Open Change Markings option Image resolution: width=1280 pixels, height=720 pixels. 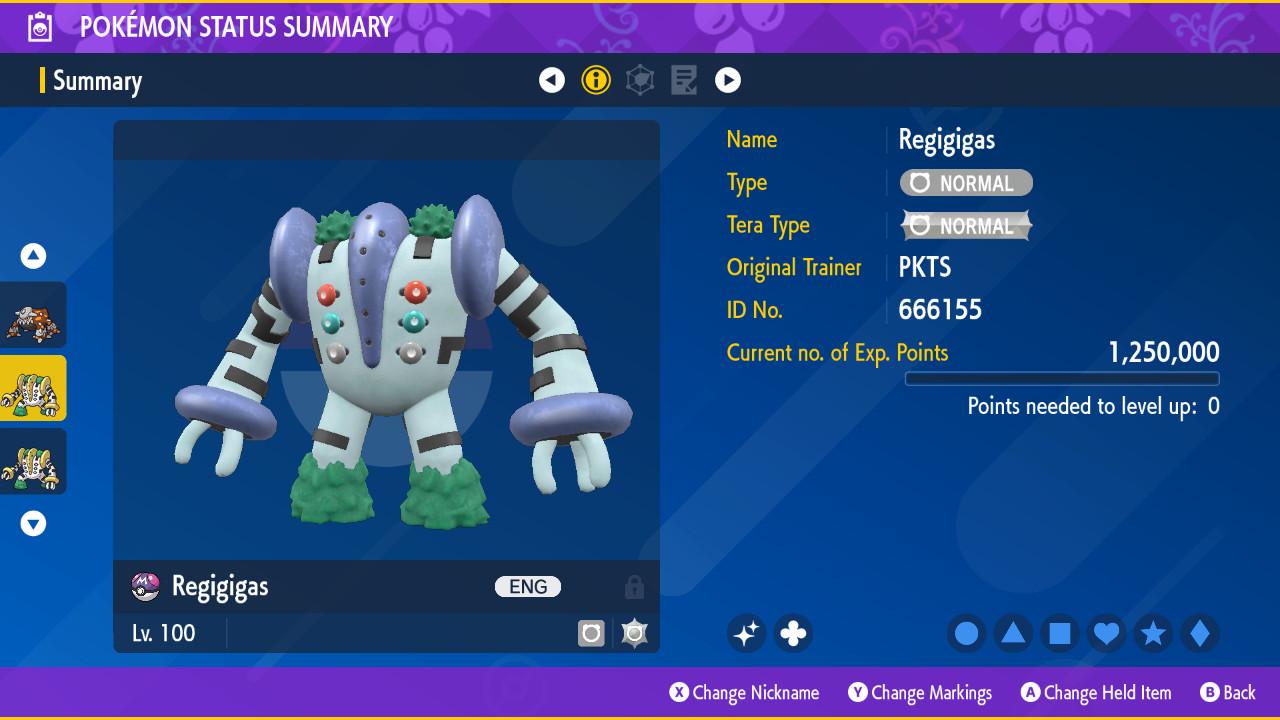921,692
